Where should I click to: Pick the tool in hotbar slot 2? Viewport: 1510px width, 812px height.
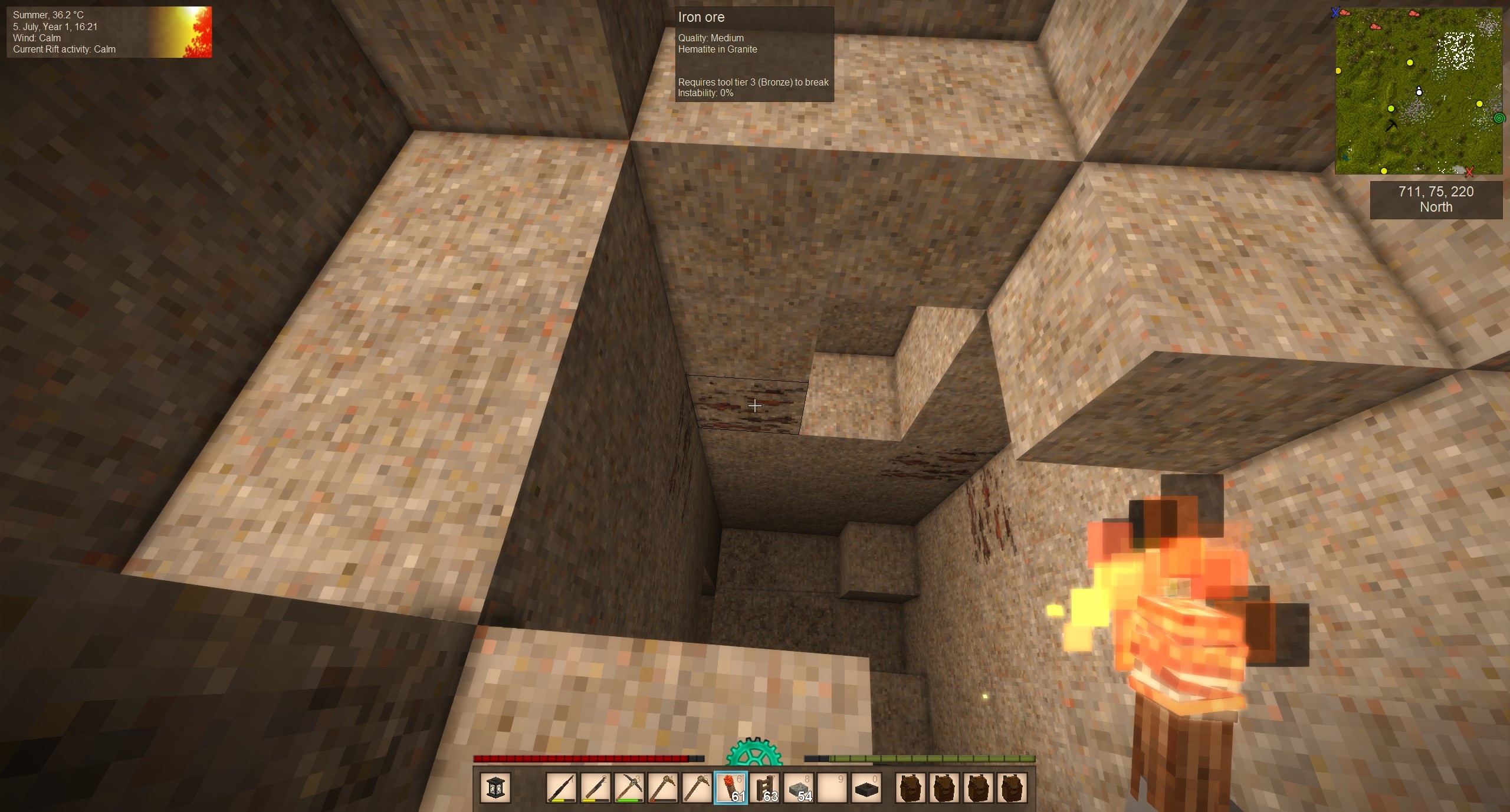point(595,787)
